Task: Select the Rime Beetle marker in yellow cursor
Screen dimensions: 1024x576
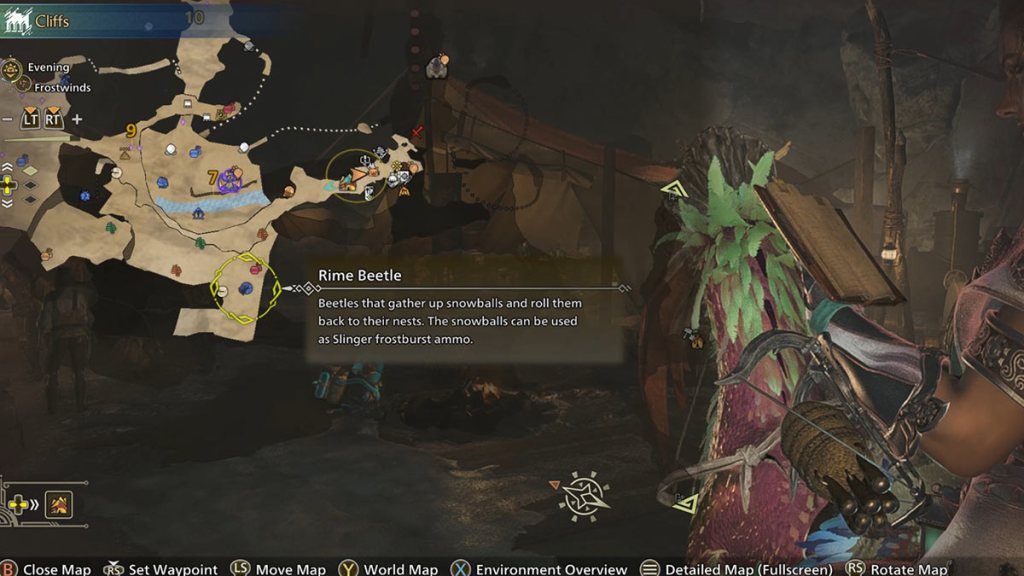Action: point(245,289)
